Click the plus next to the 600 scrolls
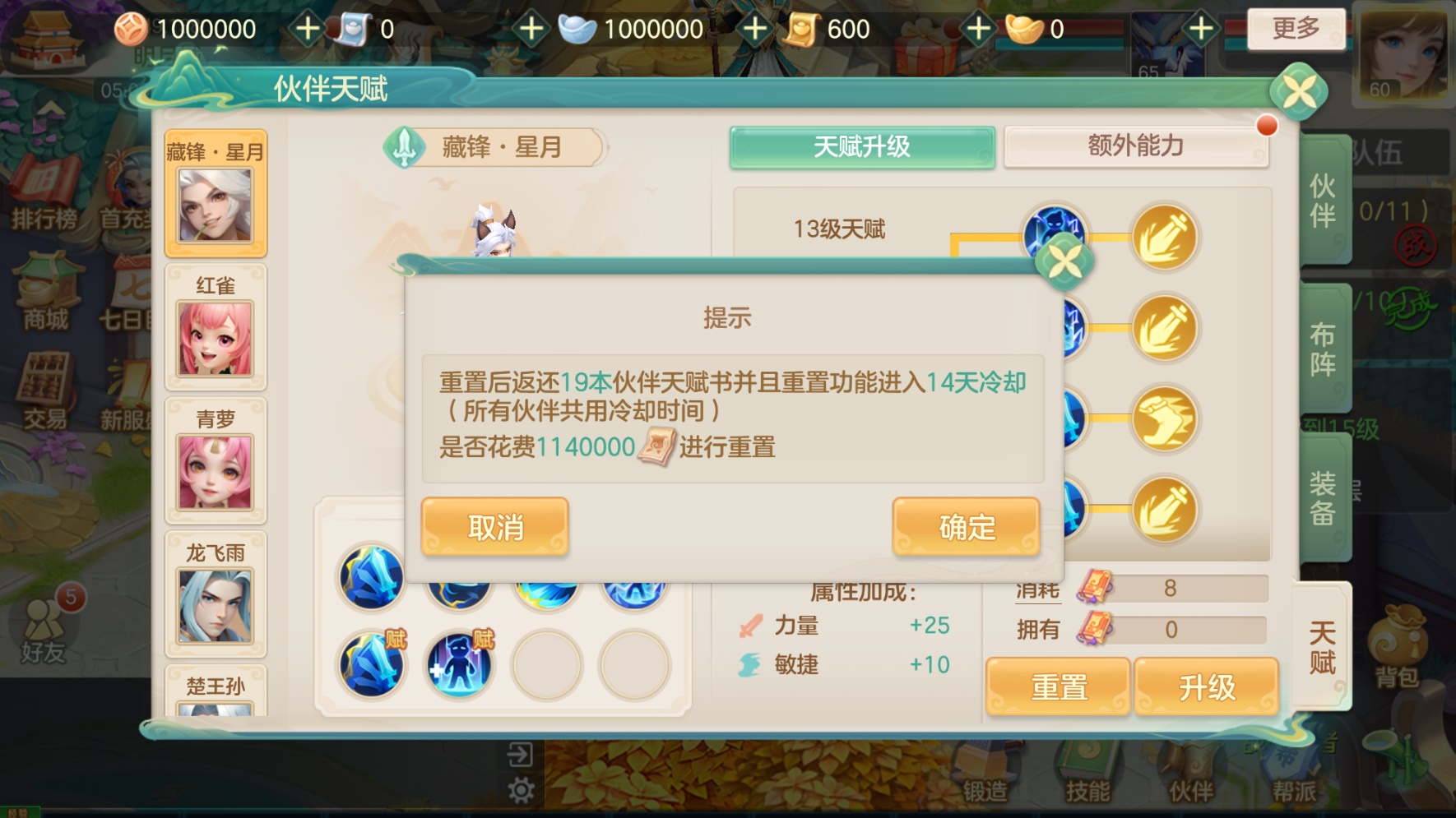The height and width of the screenshot is (818, 1456). 977,27
